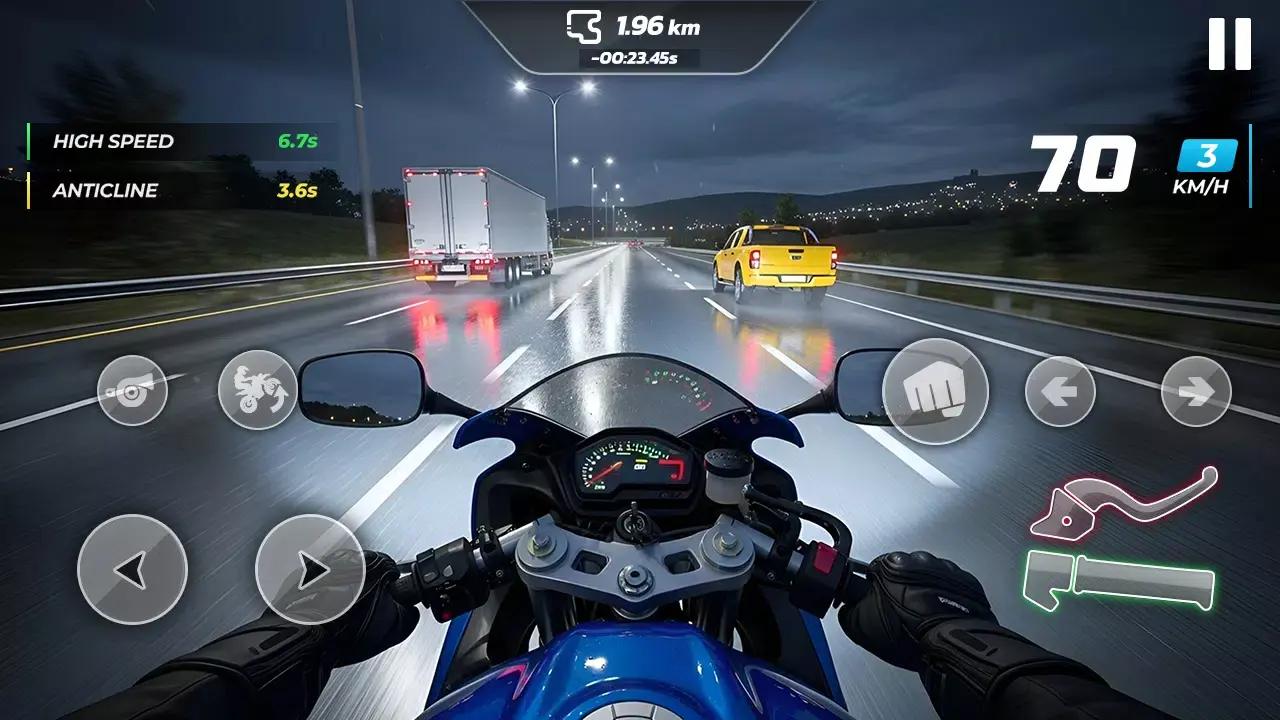This screenshot has width=1280, height=720.
Task: Select the speedometer showing 70 KM/H
Action: point(1083,163)
